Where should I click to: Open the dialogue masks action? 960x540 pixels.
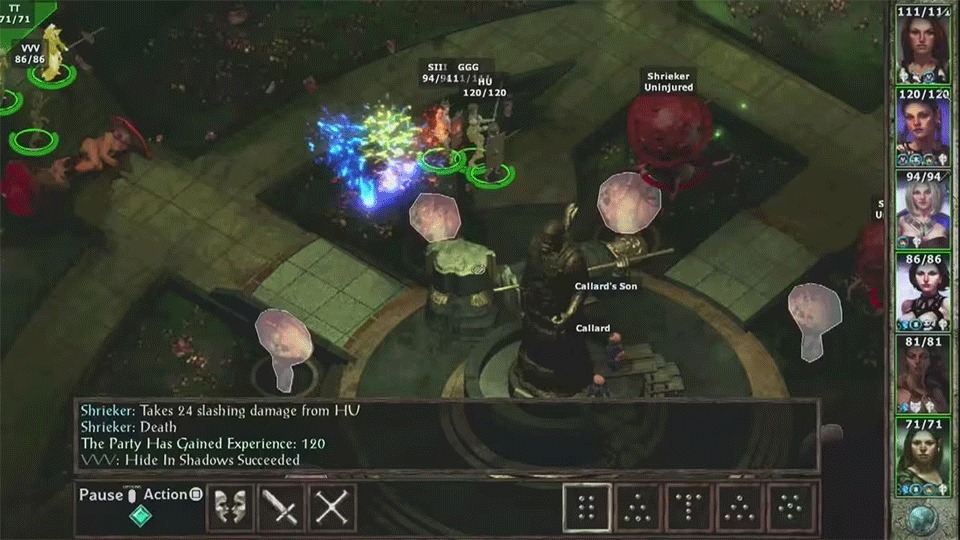pyautogui.click(x=230, y=508)
